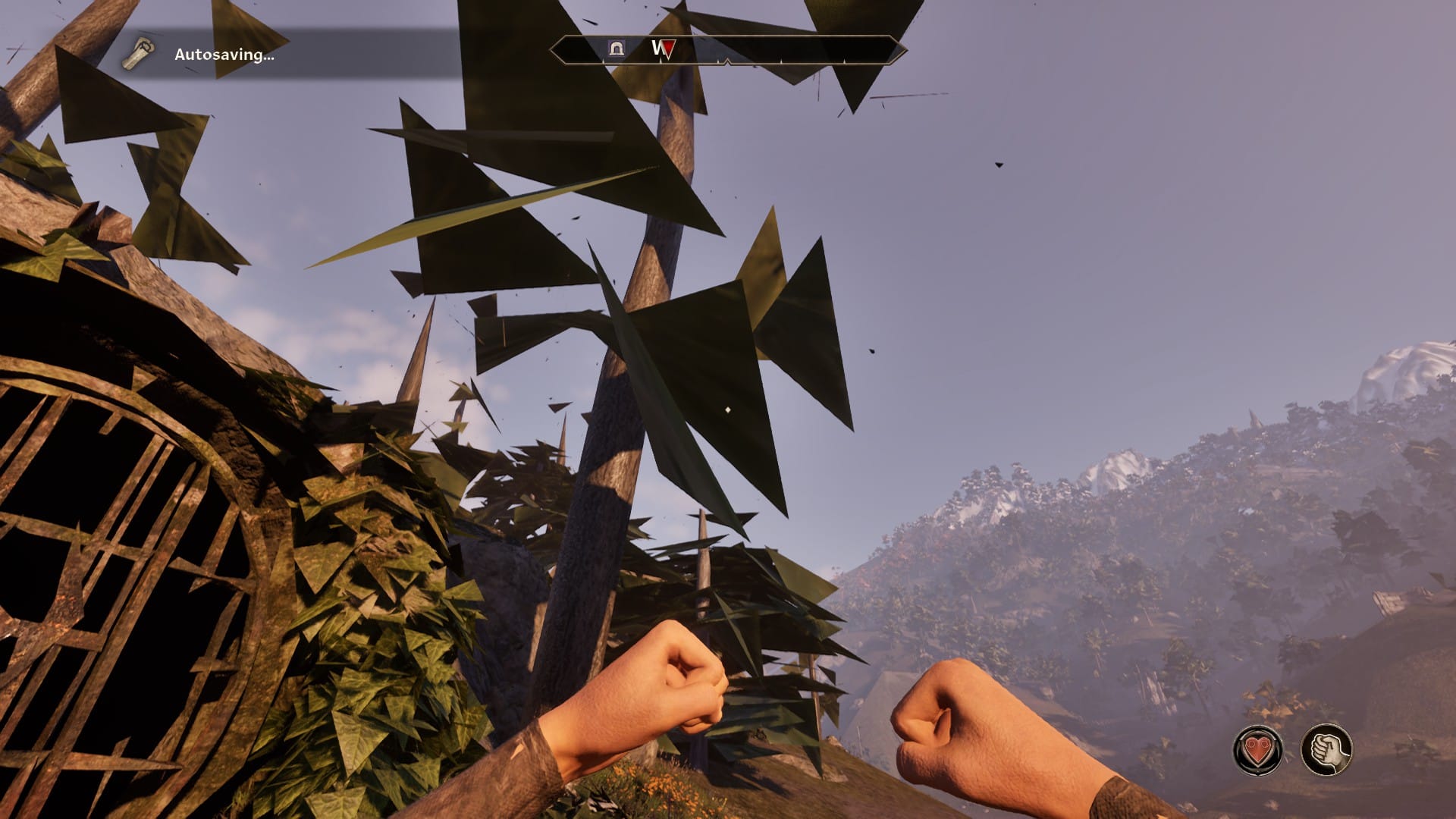Click the red triangle marker on the compass
The width and height of the screenshot is (1456, 819).
point(667,49)
